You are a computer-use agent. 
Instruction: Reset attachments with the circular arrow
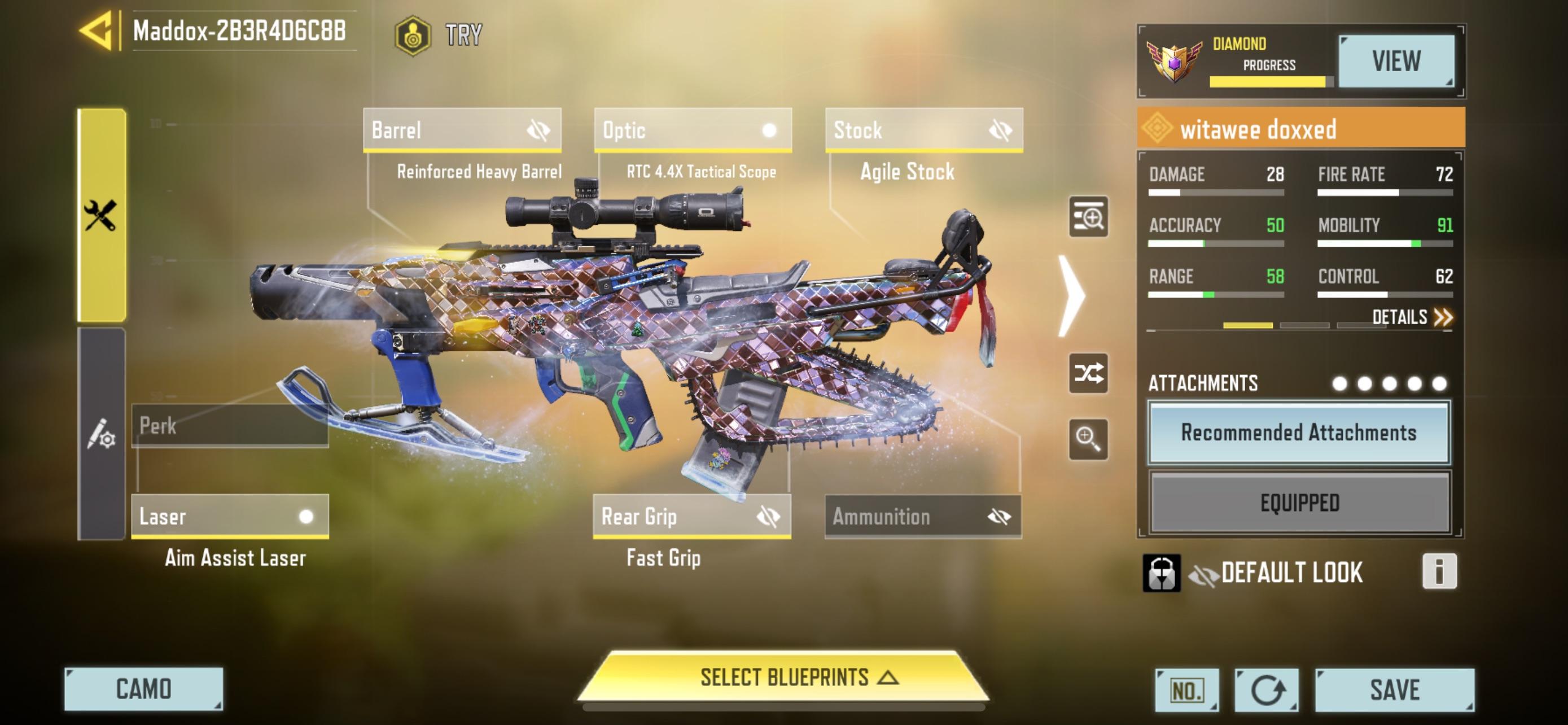pos(1267,691)
